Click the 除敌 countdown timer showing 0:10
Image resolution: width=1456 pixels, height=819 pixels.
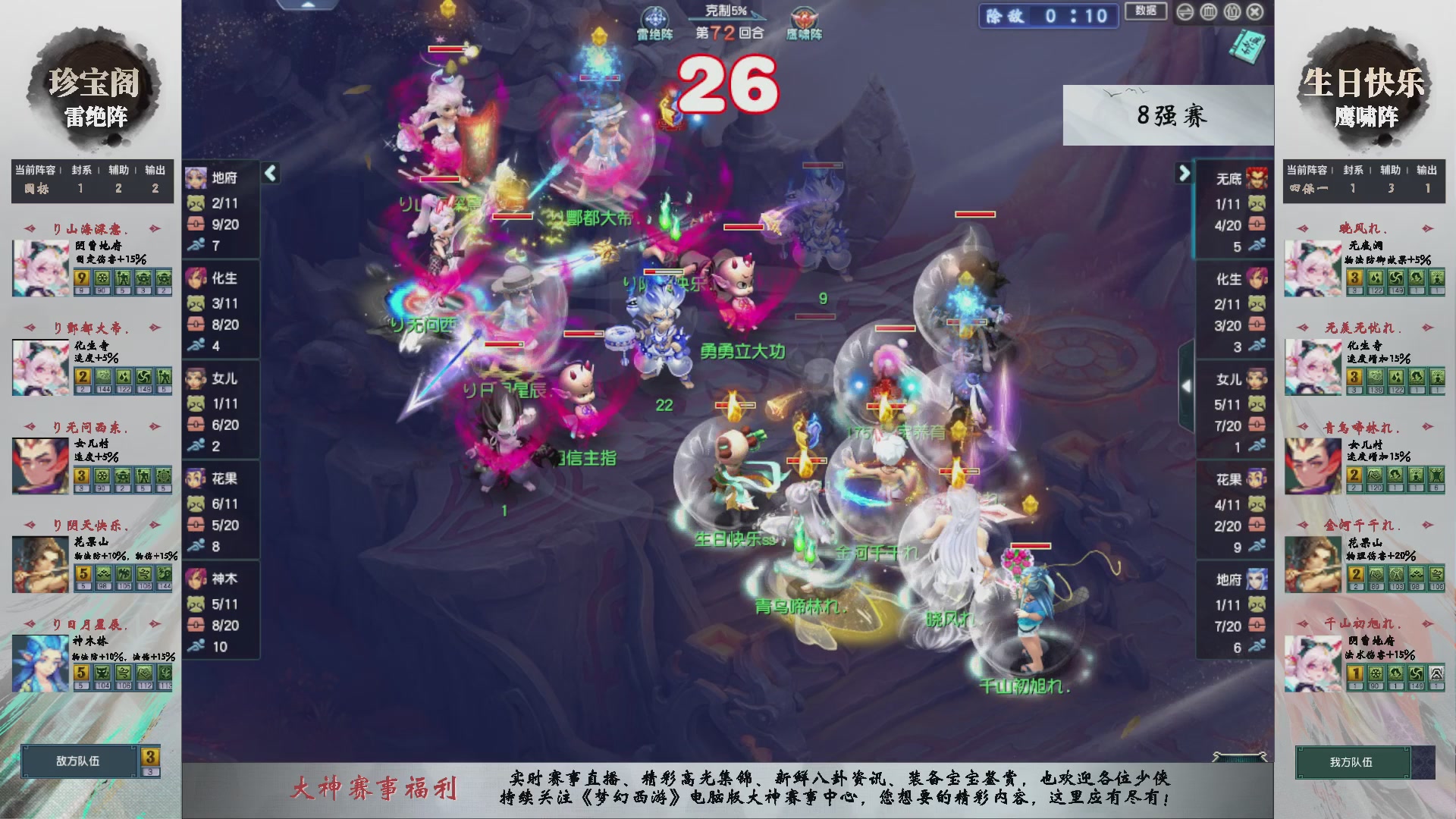click(x=1048, y=16)
